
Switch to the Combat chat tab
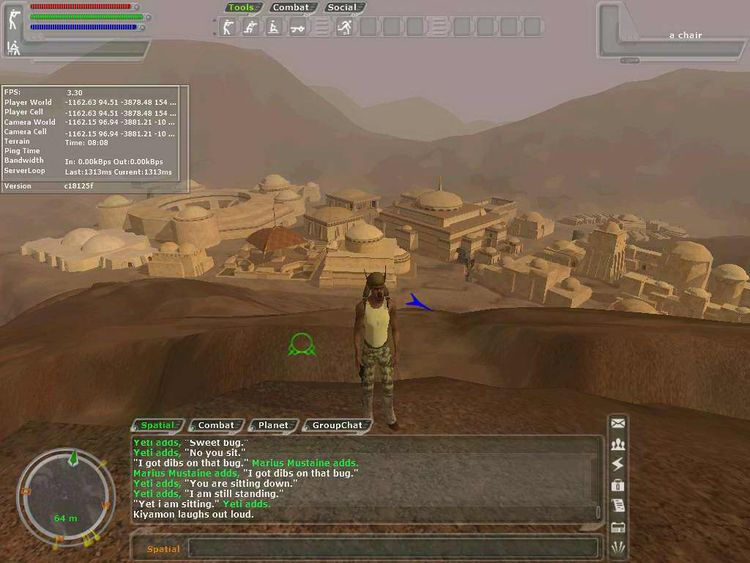tap(215, 425)
